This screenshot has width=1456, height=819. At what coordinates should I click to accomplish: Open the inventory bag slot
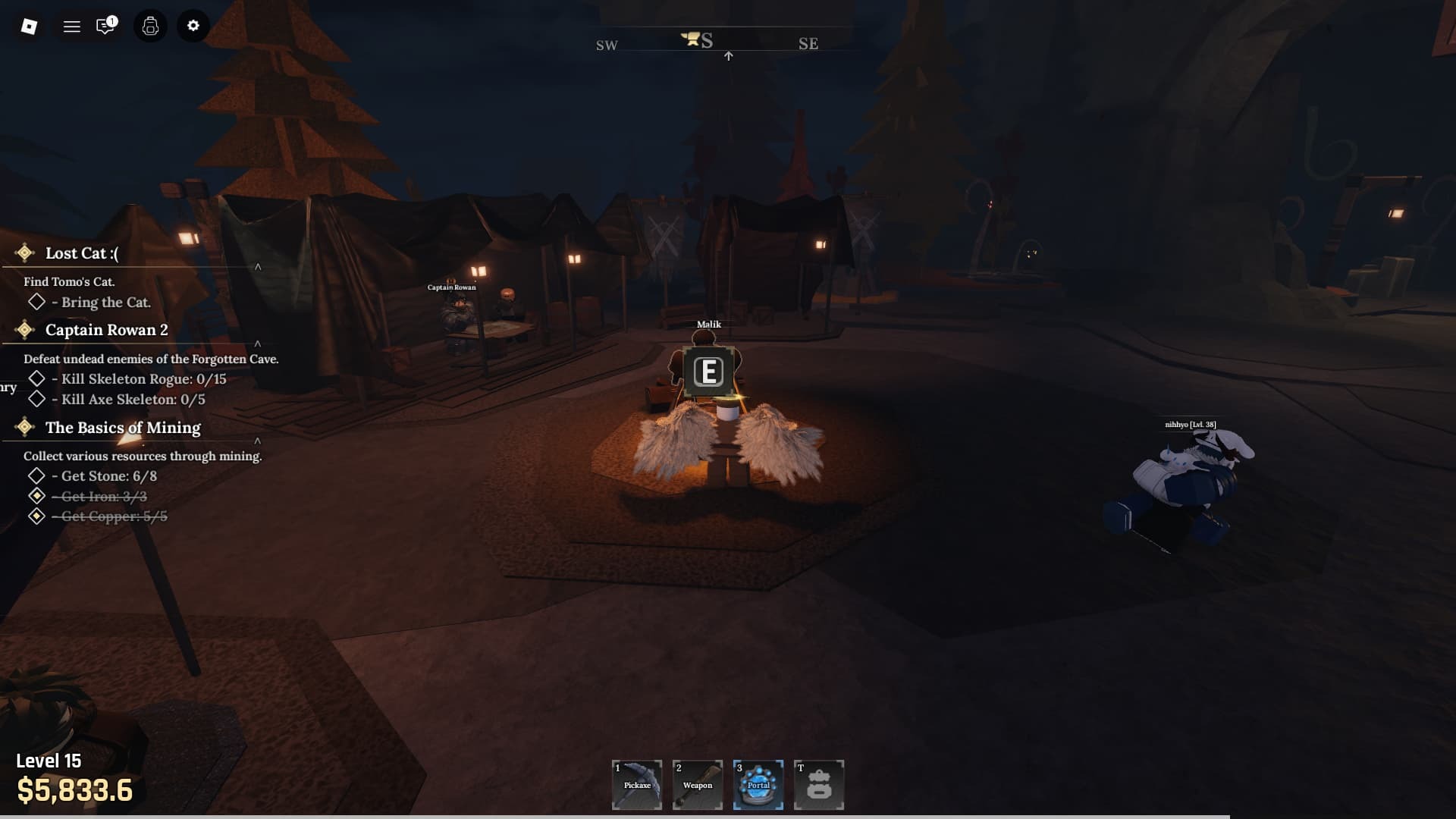click(x=819, y=785)
